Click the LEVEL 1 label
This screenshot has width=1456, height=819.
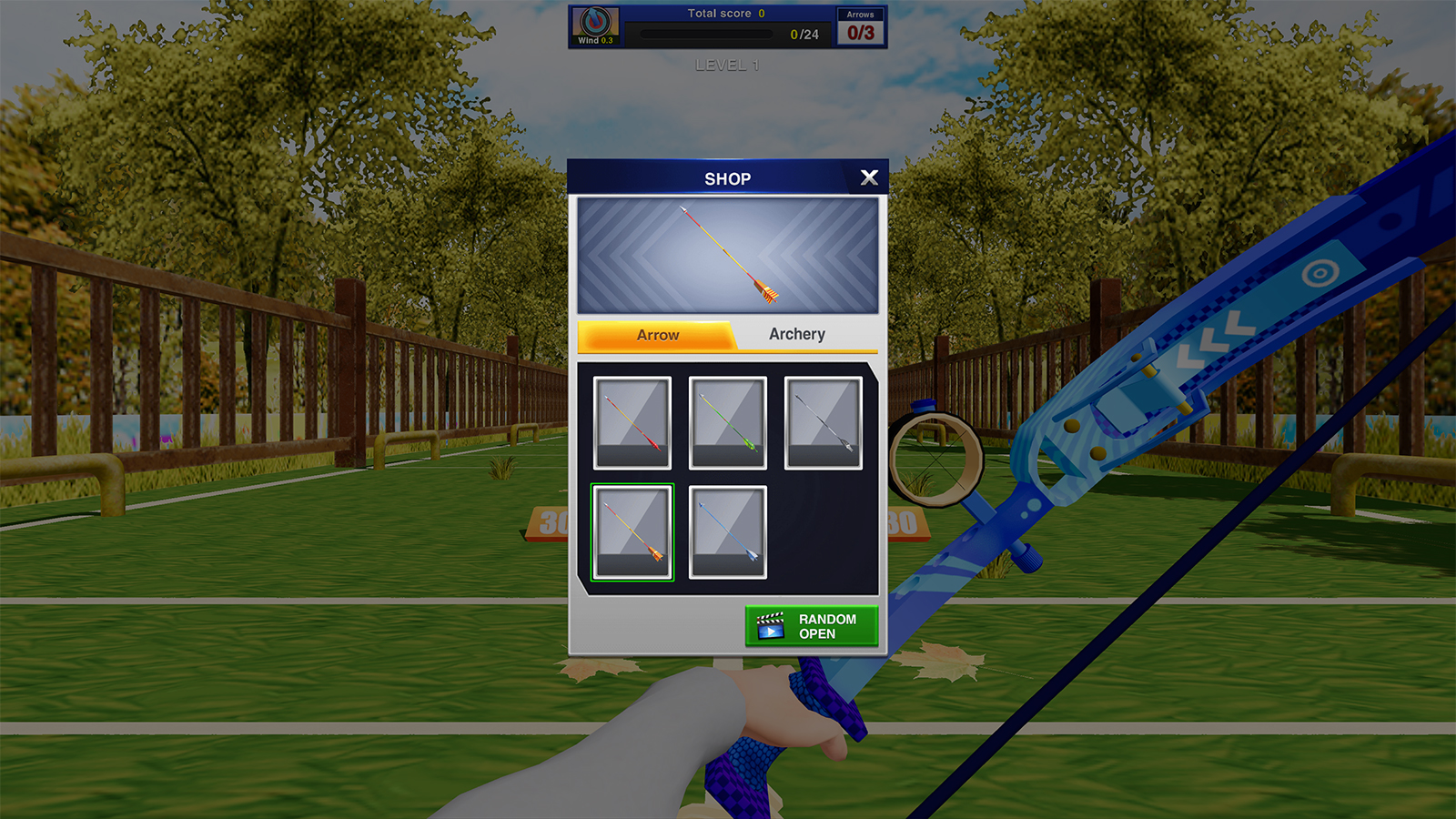coord(726,65)
